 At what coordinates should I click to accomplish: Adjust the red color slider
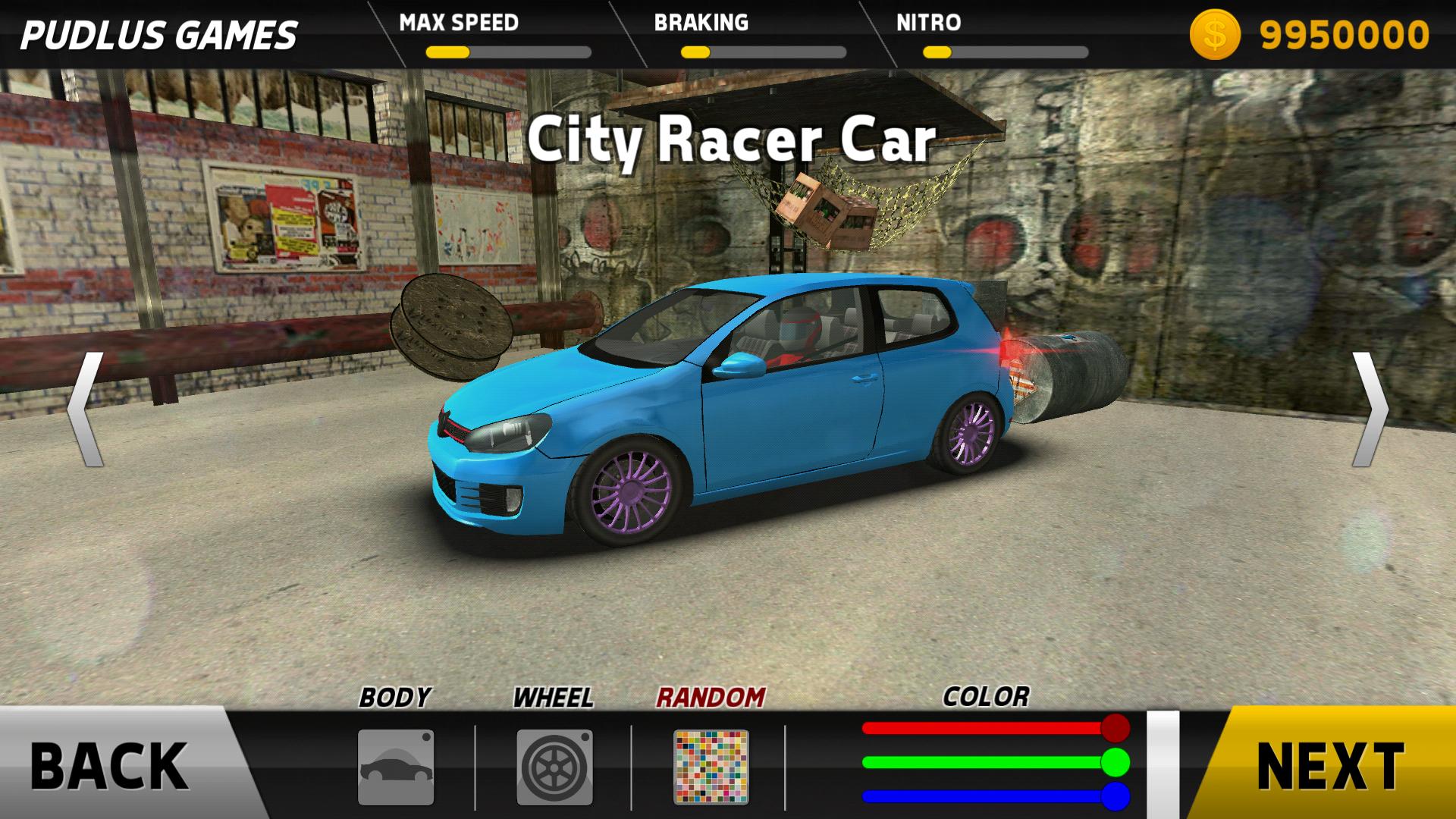[1115, 728]
